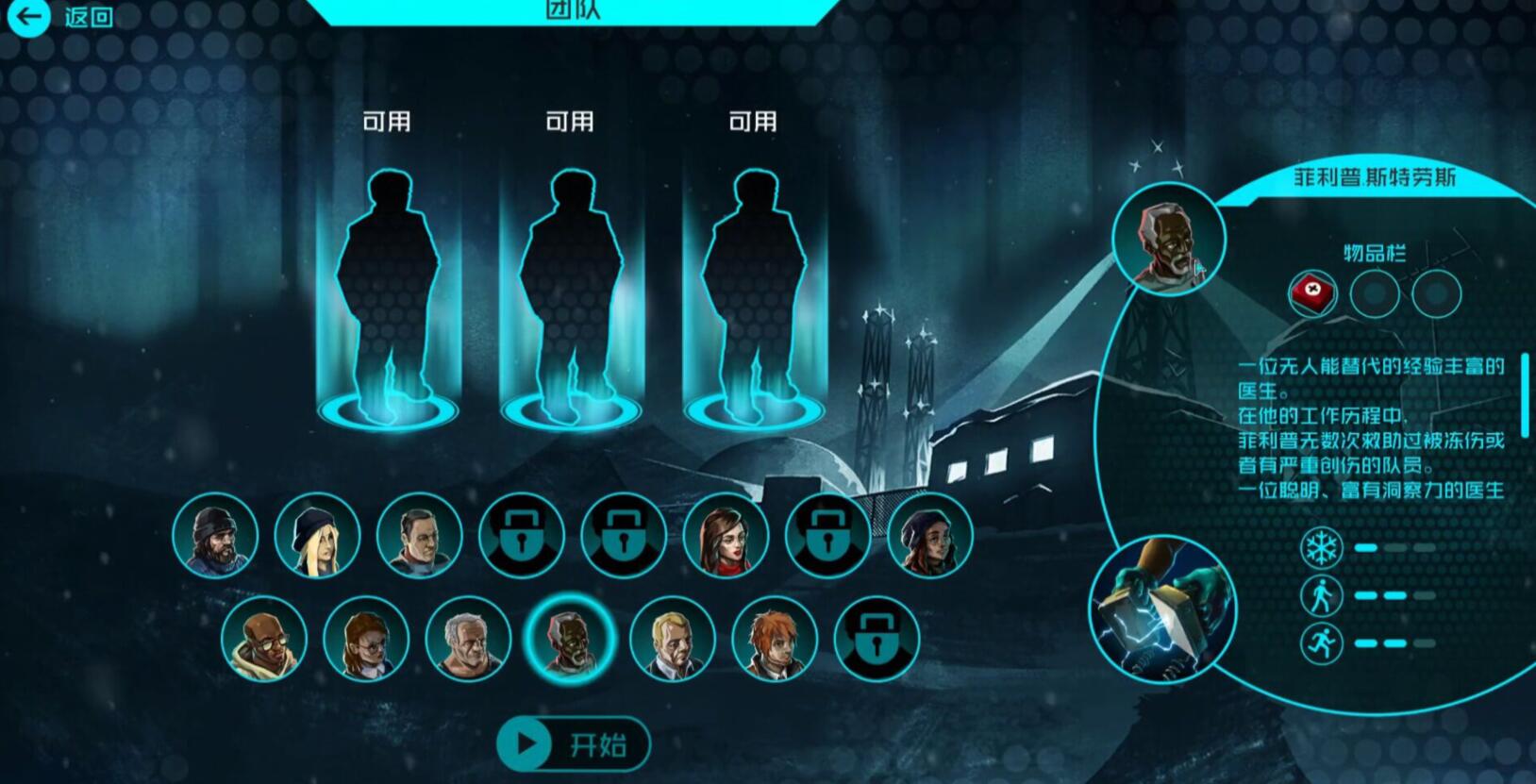Choose the blonde woman in dark beanie
Viewport: 1536px width, 784px height.
coord(317,535)
